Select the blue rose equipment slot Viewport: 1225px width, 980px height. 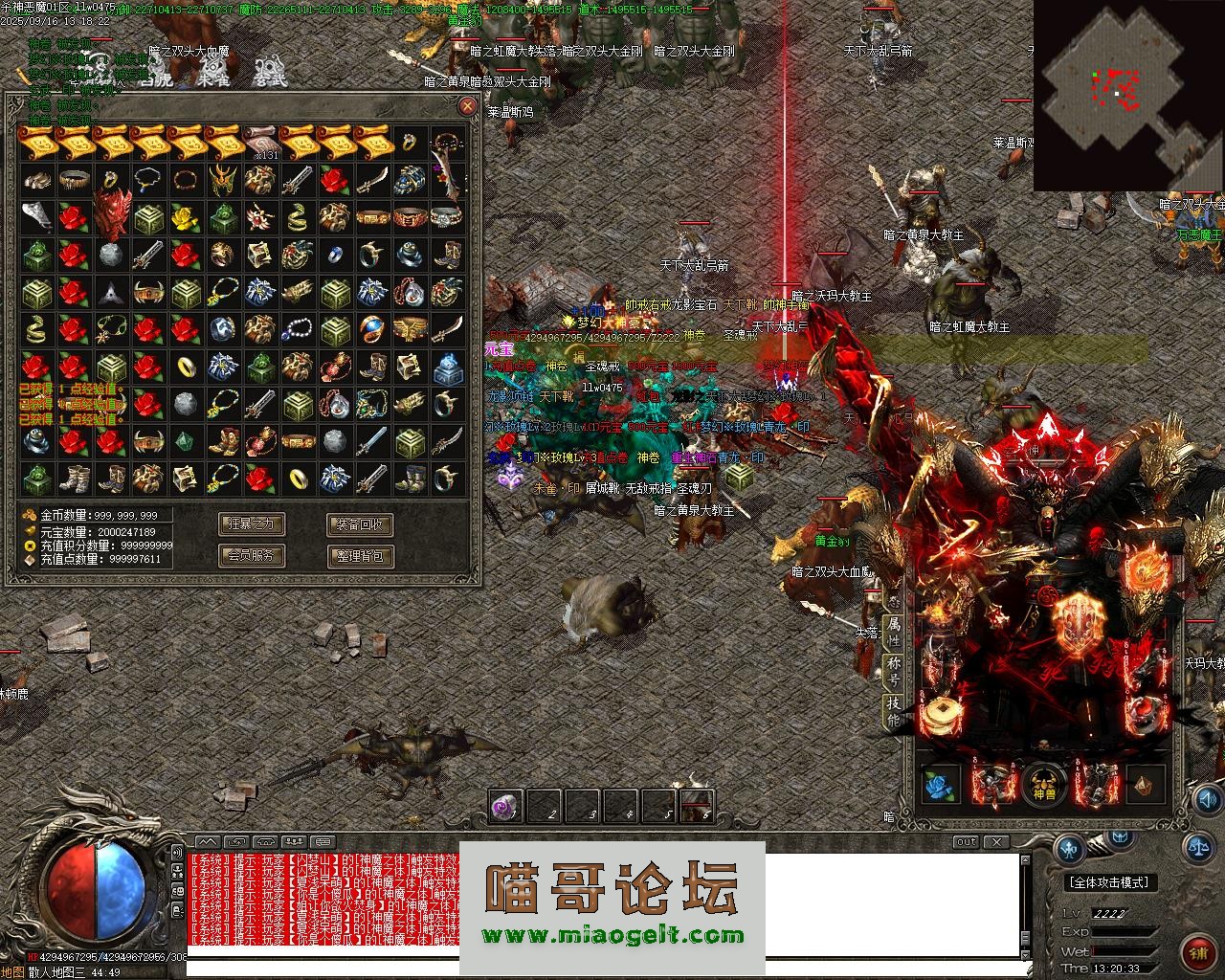(940, 786)
